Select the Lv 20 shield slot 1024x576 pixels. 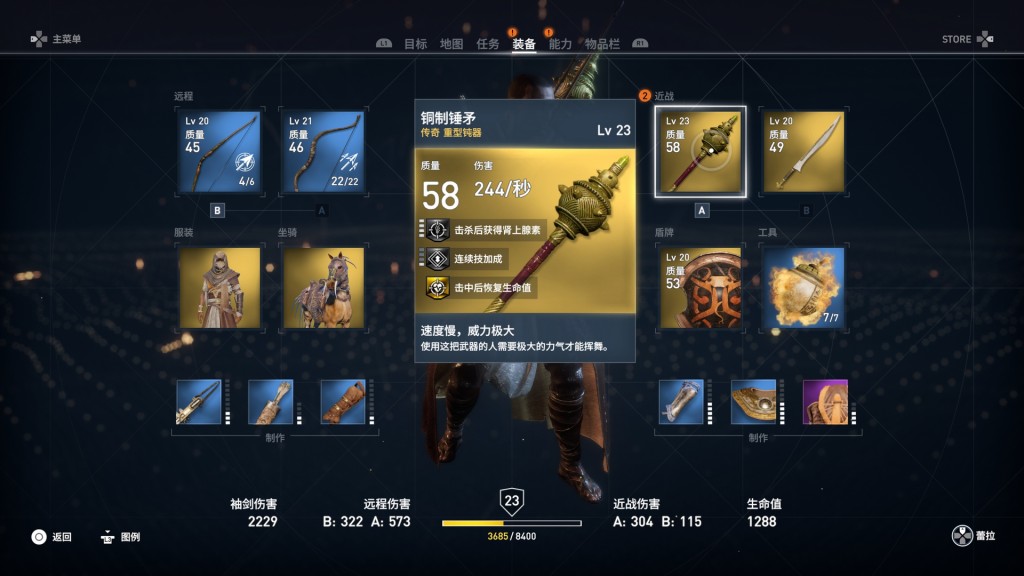tap(700, 288)
